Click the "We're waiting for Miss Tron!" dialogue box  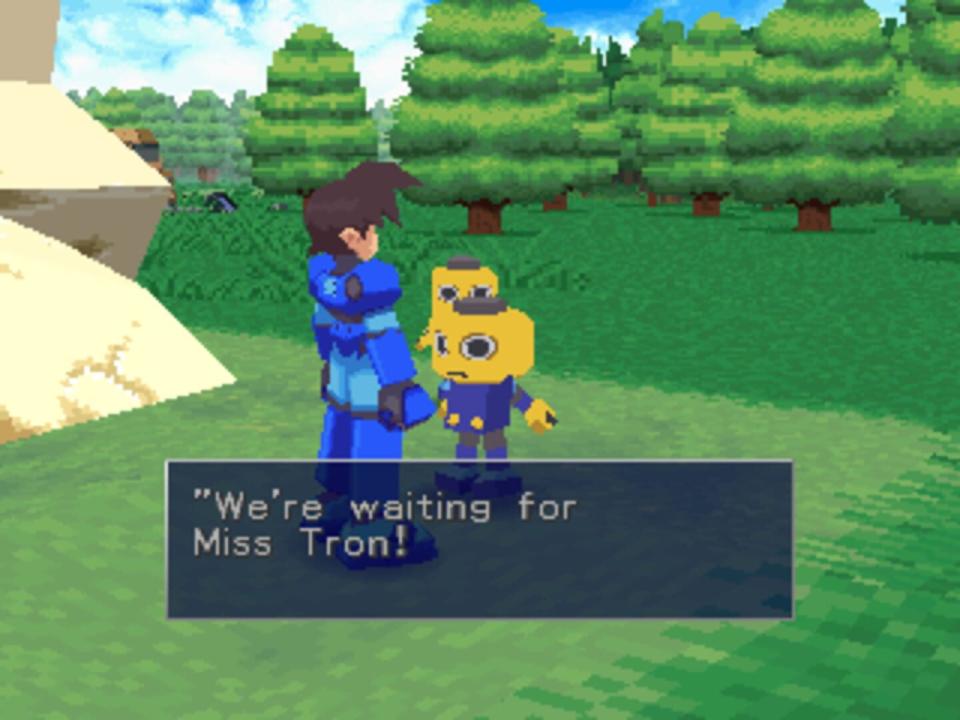pos(479,539)
